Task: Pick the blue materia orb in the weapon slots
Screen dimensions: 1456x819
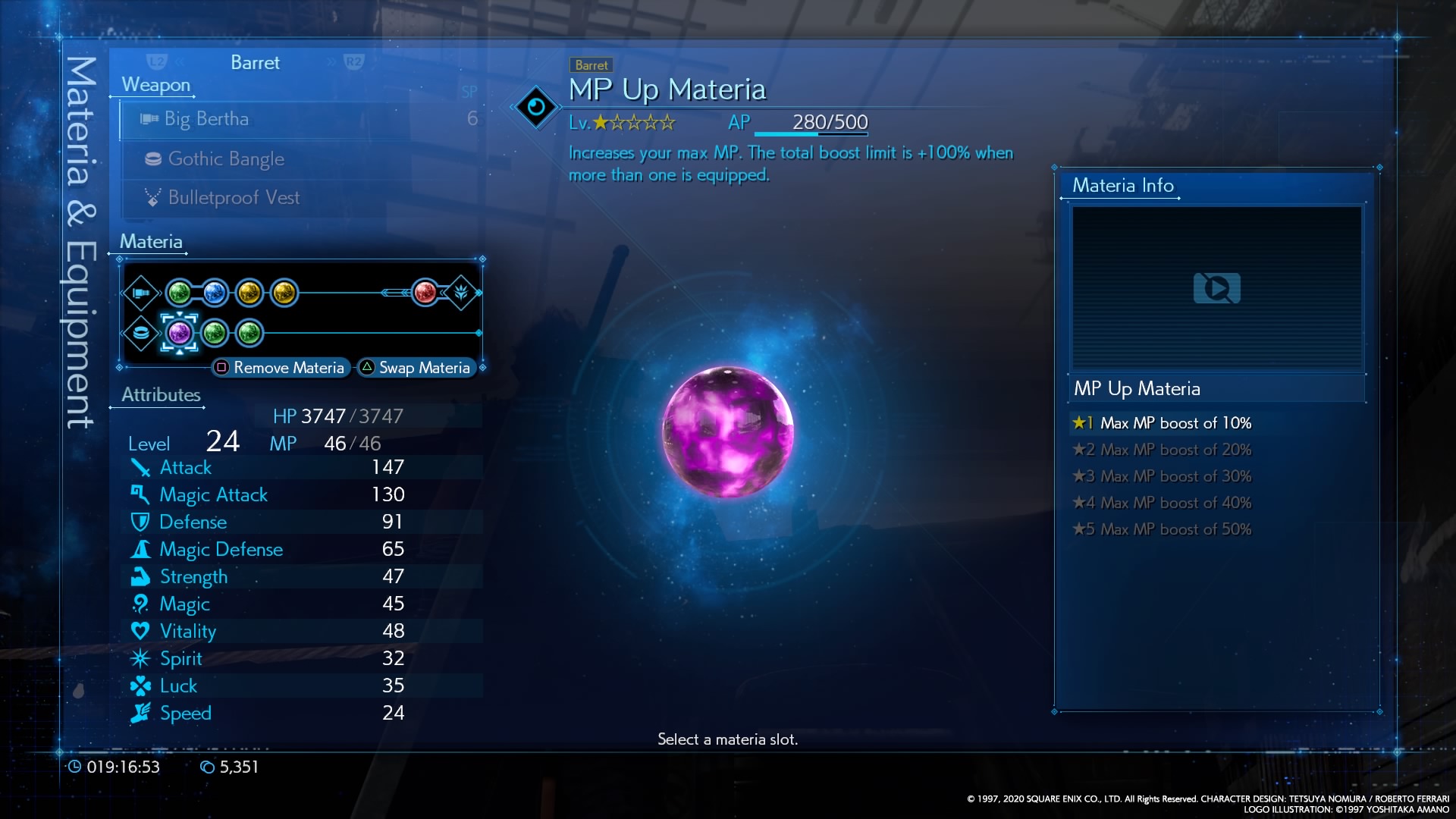Action: 215,293
